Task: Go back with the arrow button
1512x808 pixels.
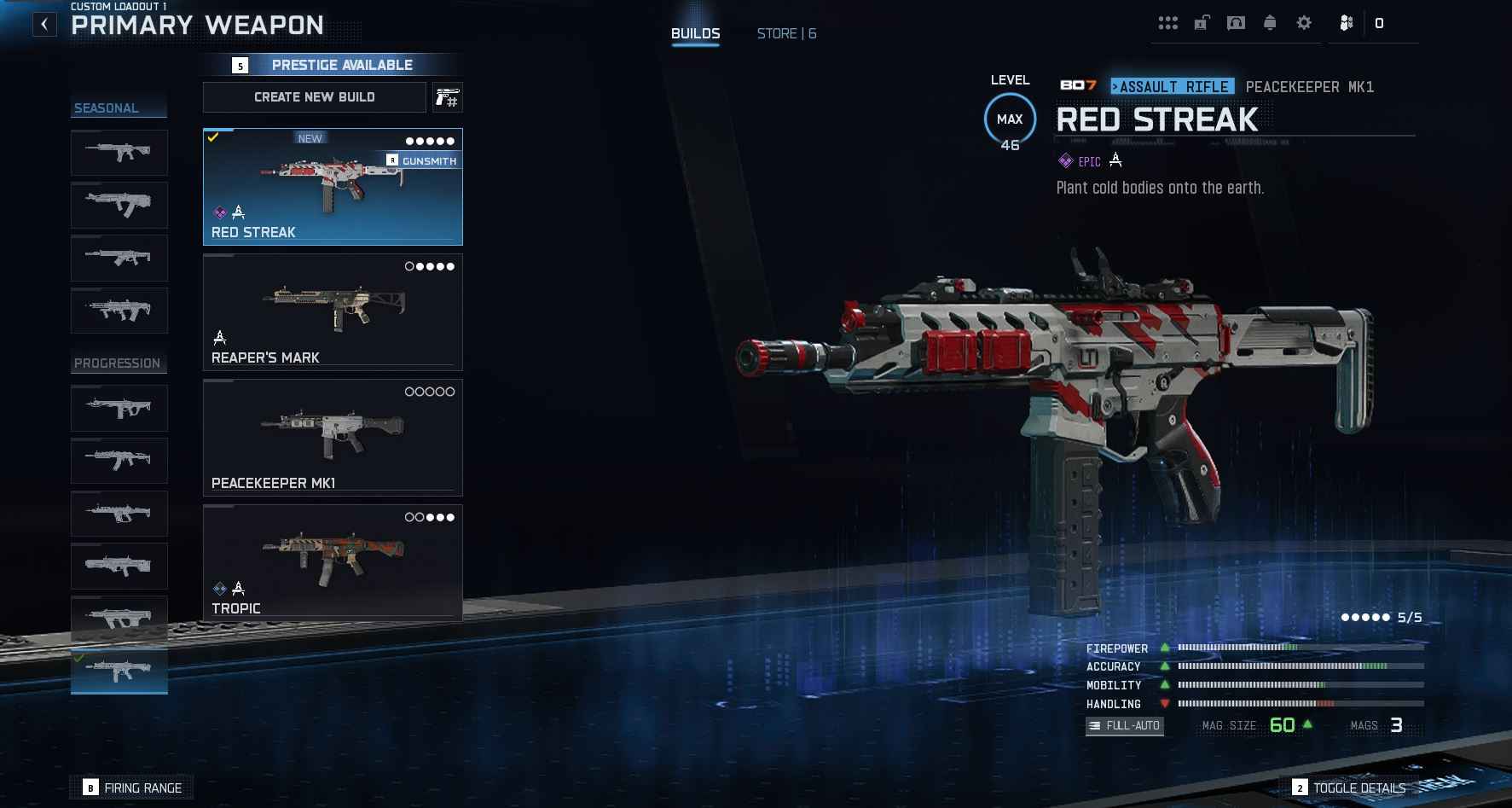Action: (x=44, y=25)
